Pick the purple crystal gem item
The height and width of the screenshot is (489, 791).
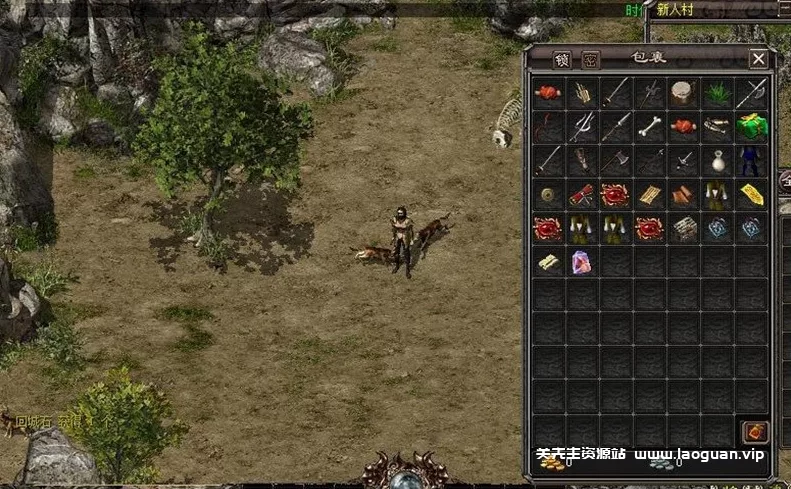(x=581, y=263)
